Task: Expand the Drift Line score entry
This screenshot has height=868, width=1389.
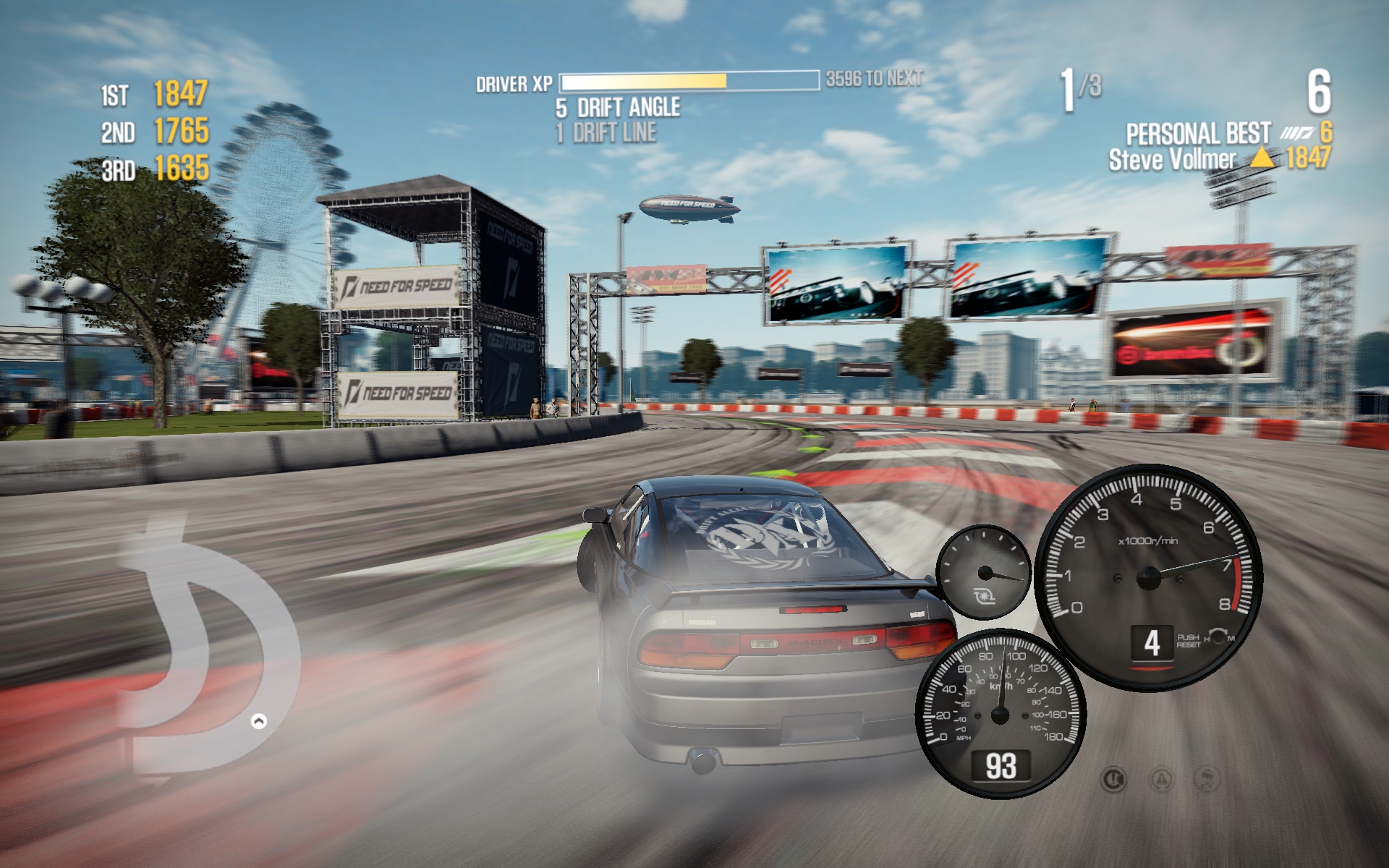Action: pyautogui.click(x=604, y=131)
